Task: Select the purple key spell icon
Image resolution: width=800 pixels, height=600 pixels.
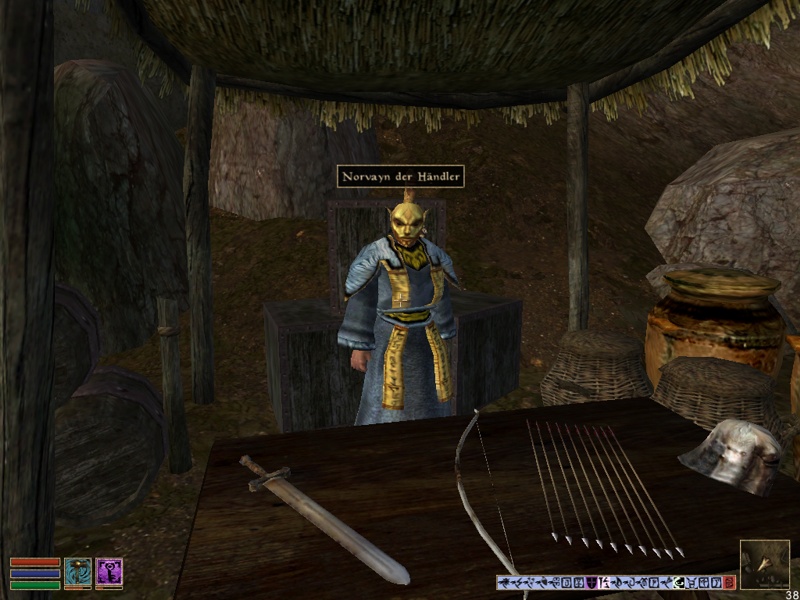Action: coord(109,573)
